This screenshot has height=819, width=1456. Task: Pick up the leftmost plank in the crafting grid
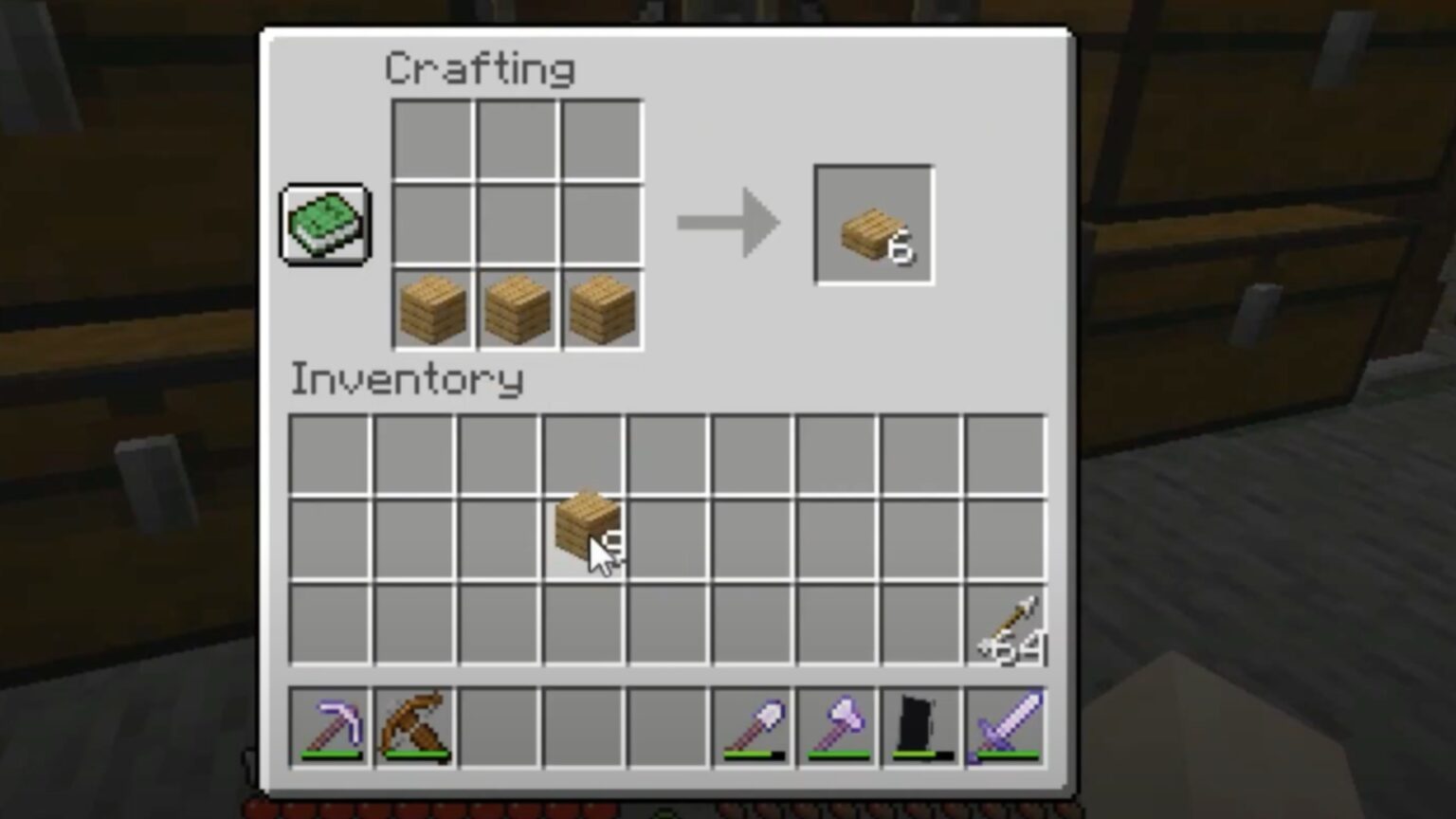click(x=432, y=308)
